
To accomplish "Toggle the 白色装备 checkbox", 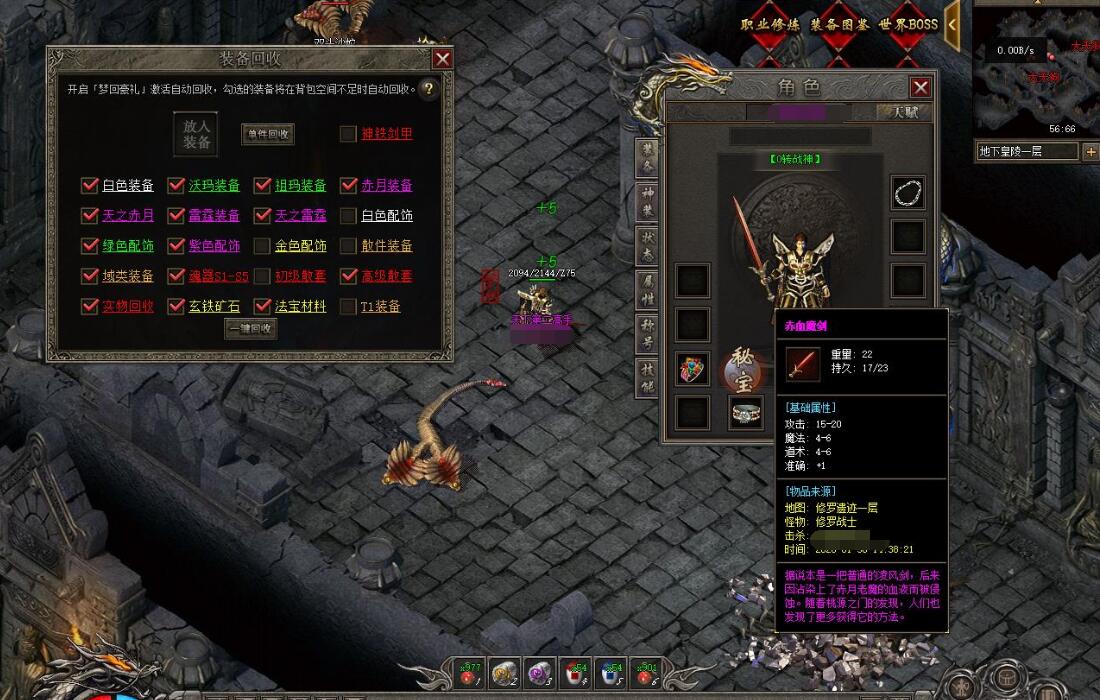I will 91,185.
